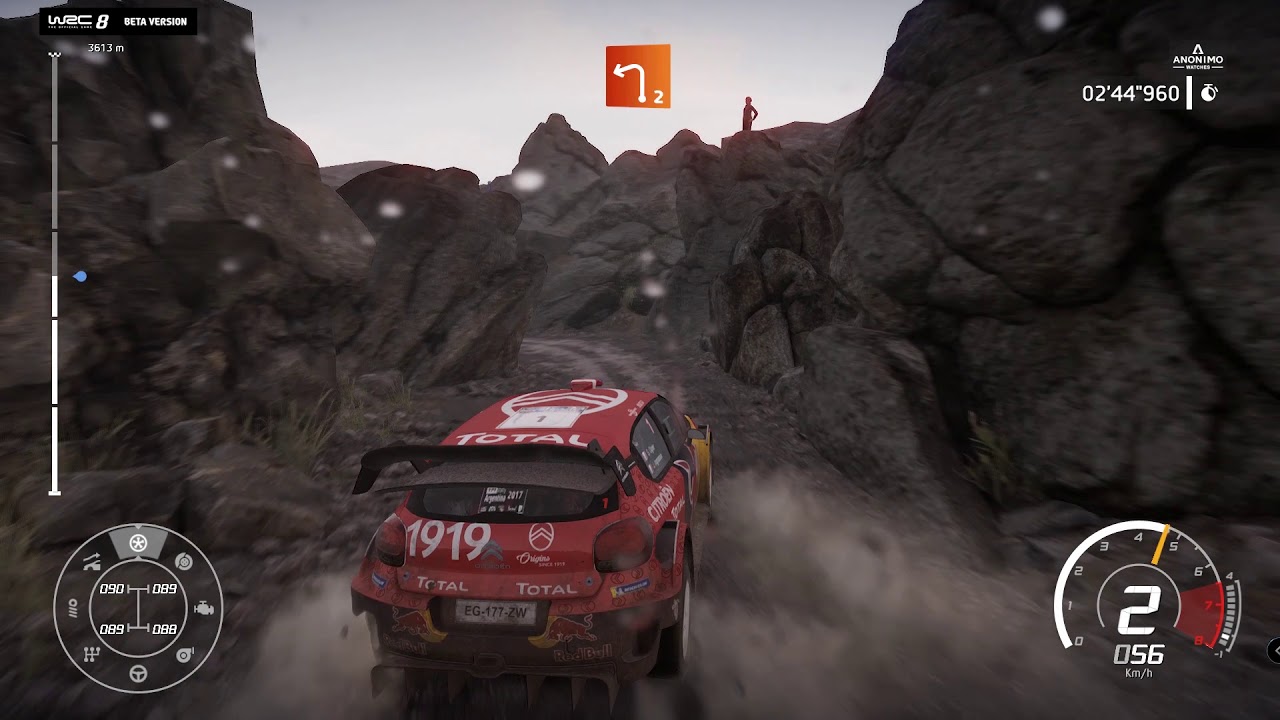Click the Anonimo watches sponsor logo
This screenshot has height=720, width=1280.
point(1197,57)
